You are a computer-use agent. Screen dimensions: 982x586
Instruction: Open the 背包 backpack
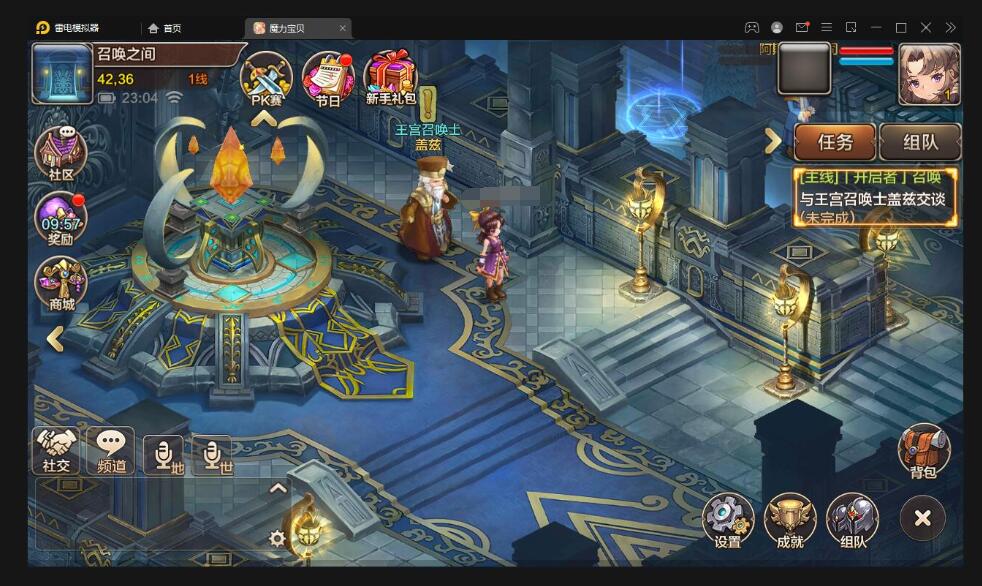922,452
